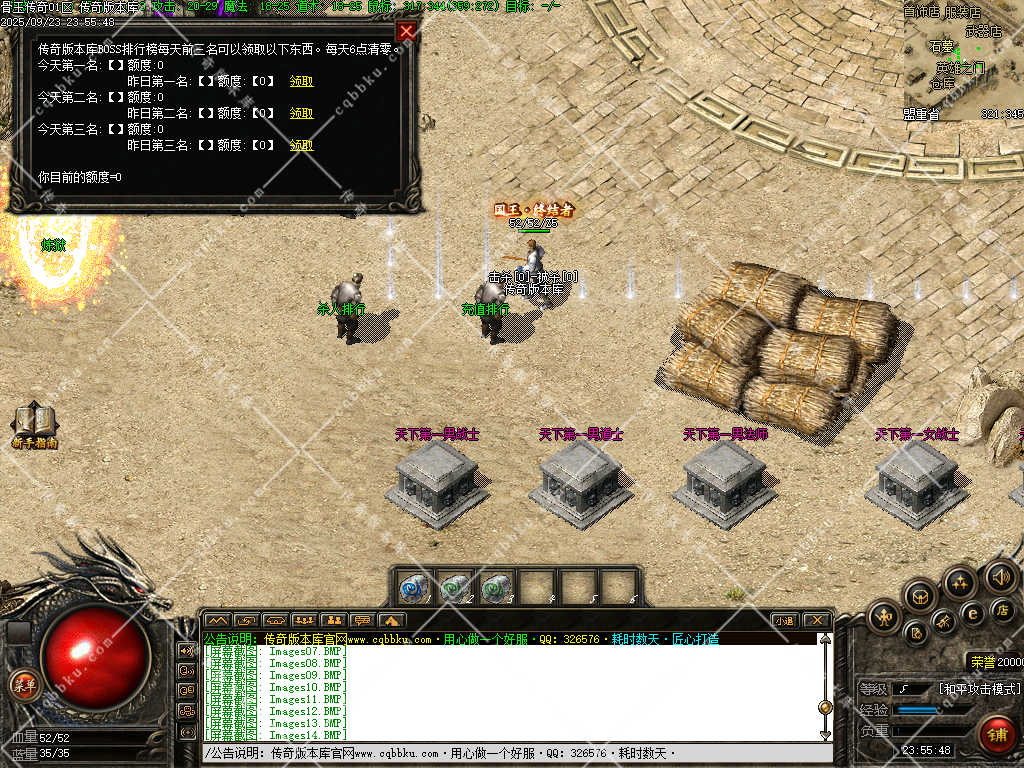
Task: Claim the yesterday's first place (昨日第一名) reward
Action: [x=301, y=81]
